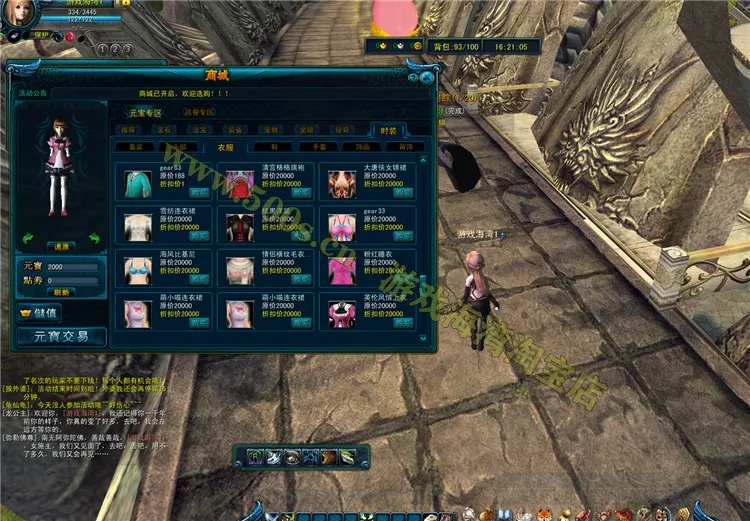Clear the preview with the 清除 button
The height and width of the screenshot is (521, 750).
tap(61, 245)
